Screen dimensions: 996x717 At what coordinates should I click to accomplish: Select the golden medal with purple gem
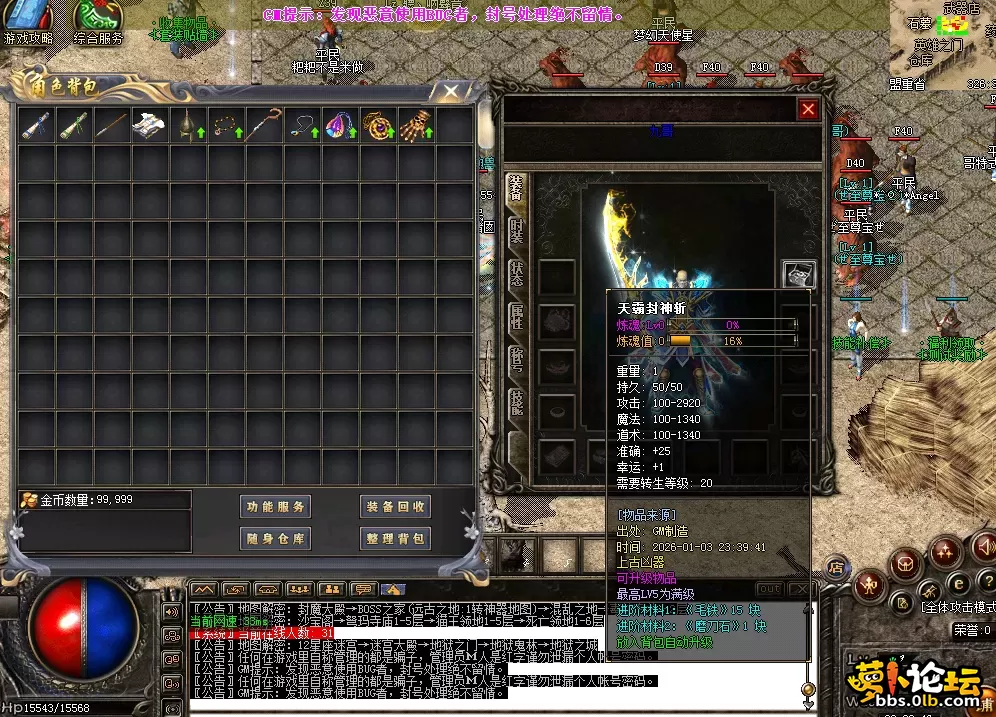377,126
